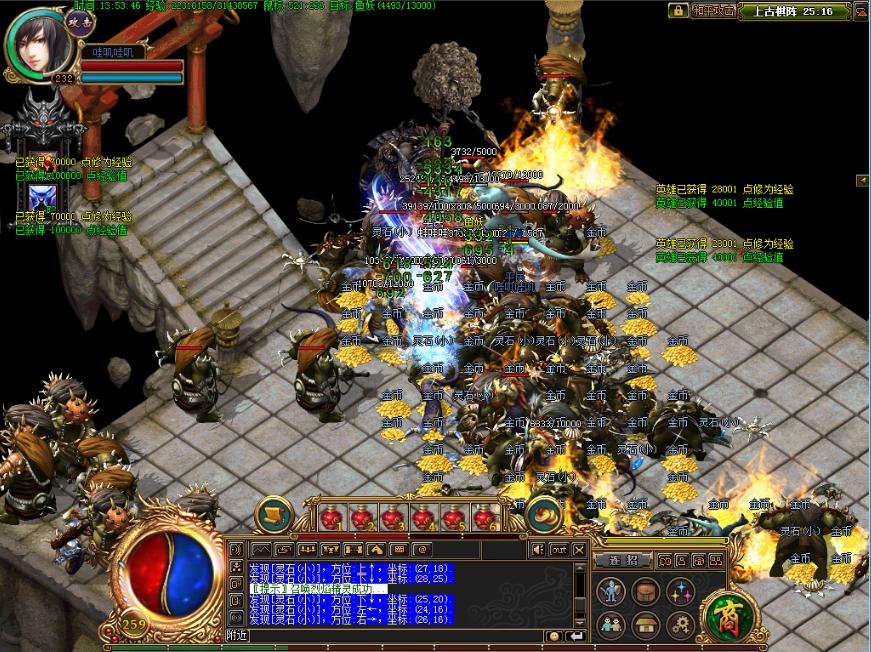Click the hero portrait avatar
This screenshot has height=652, width=871.
point(38,42)
